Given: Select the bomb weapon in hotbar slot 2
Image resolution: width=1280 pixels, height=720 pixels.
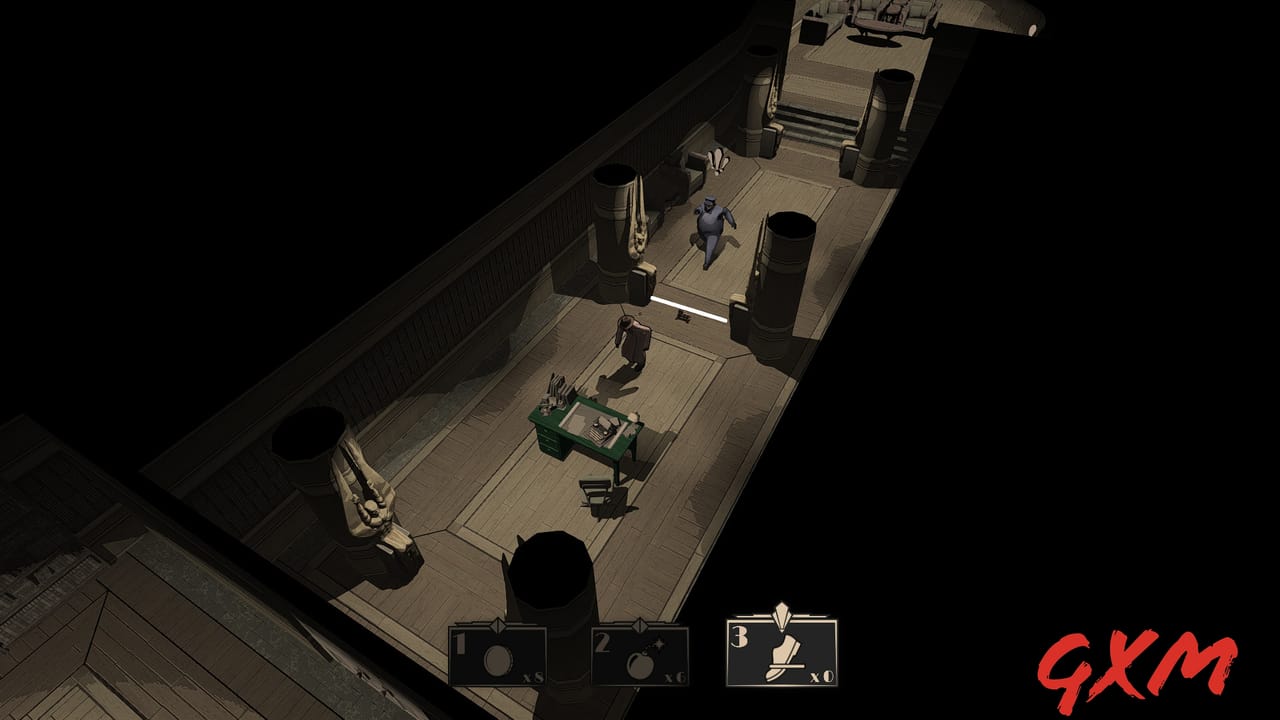Looking at the screenshot, I should tap(638, 660).
